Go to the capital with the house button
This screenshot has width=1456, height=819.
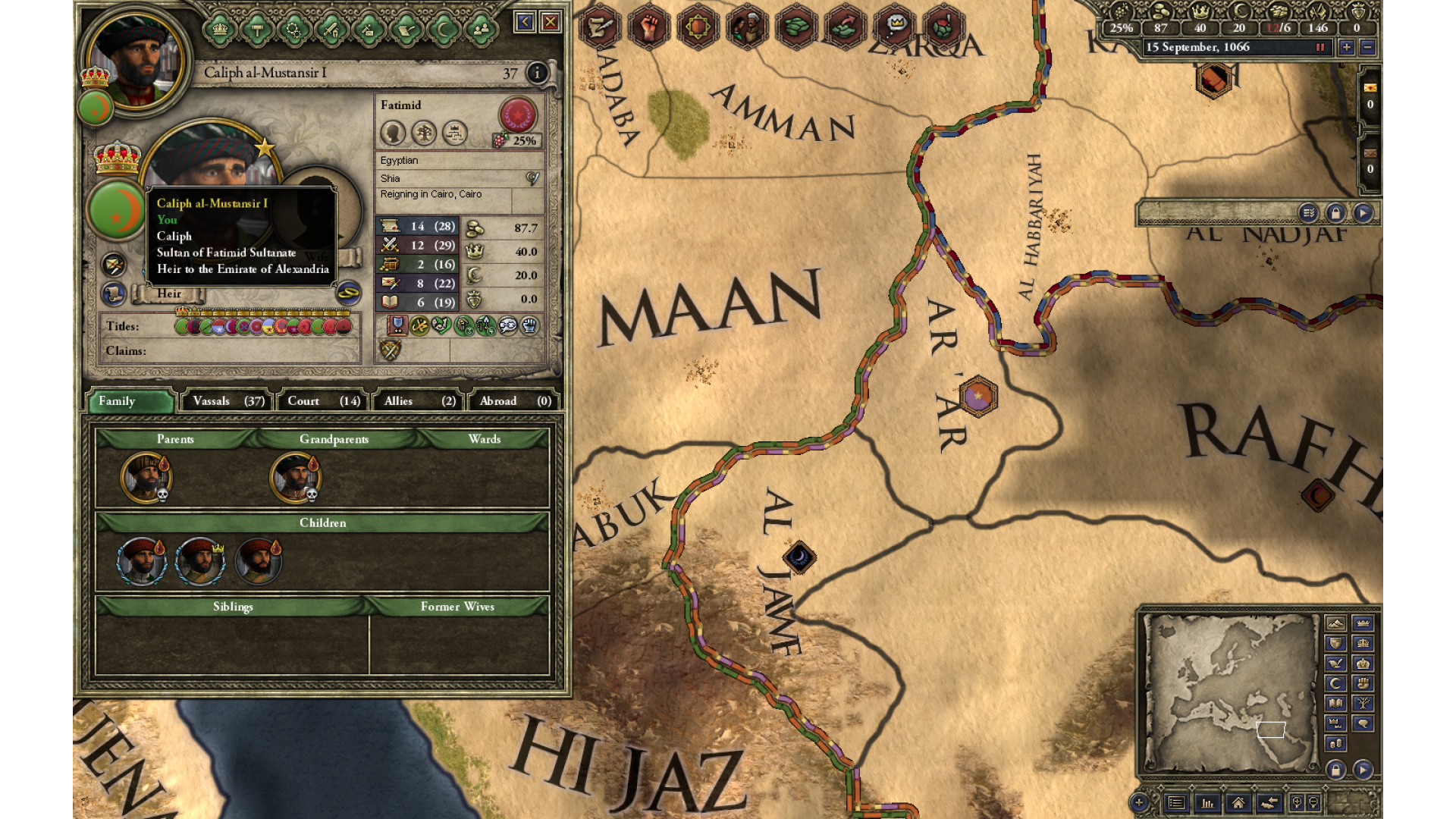pyautogui.click(x=1238, y=802)
